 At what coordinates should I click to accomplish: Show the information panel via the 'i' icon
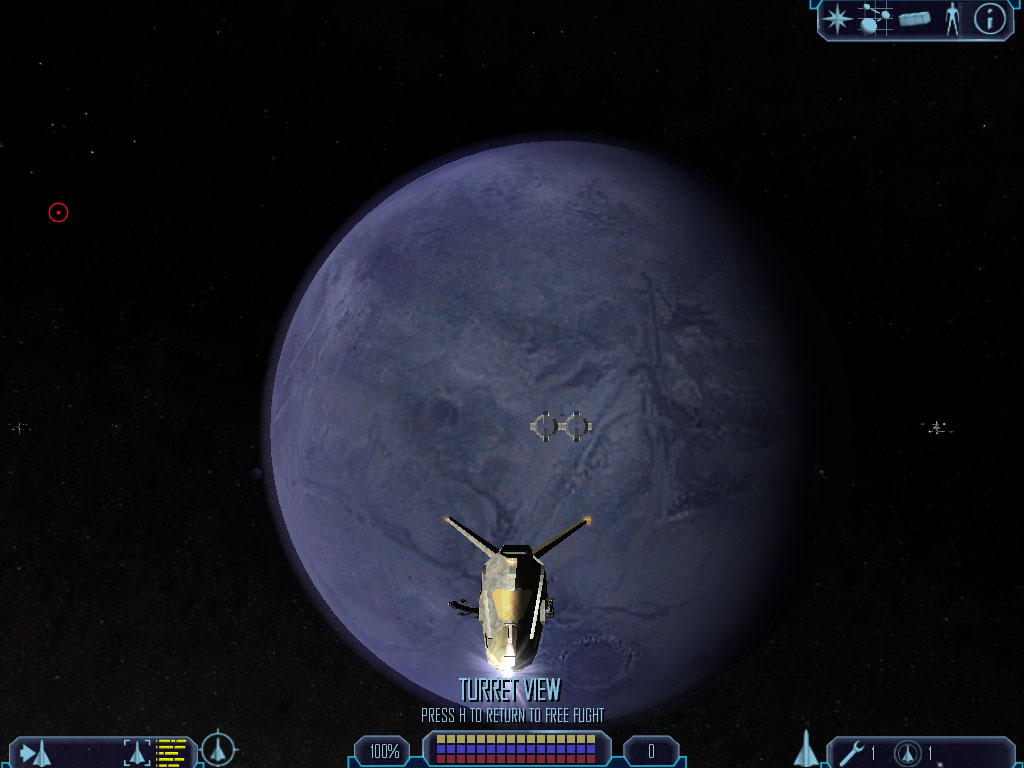pos(989,19)
